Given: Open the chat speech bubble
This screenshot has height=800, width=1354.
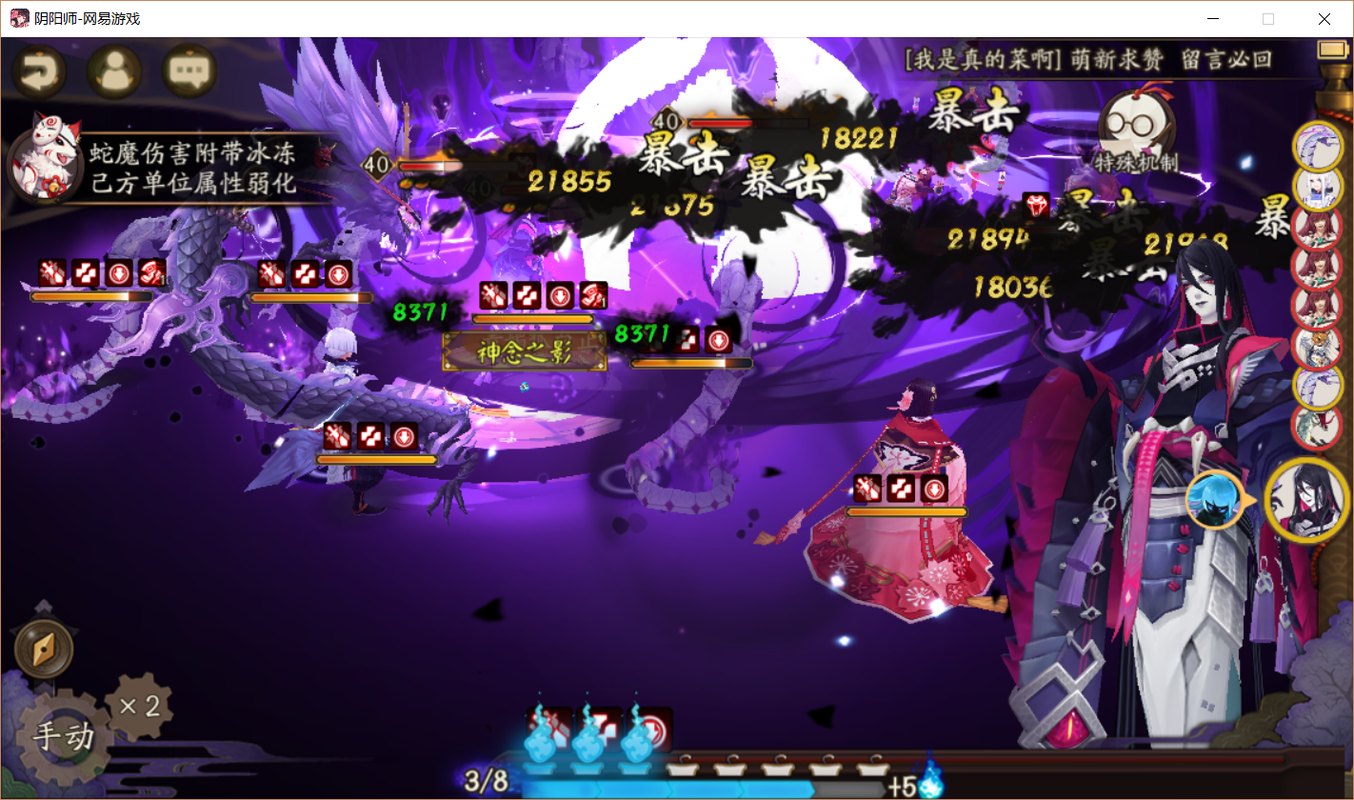Looking at the screenshot, I should pyautogui.click(x=189, y=70).
